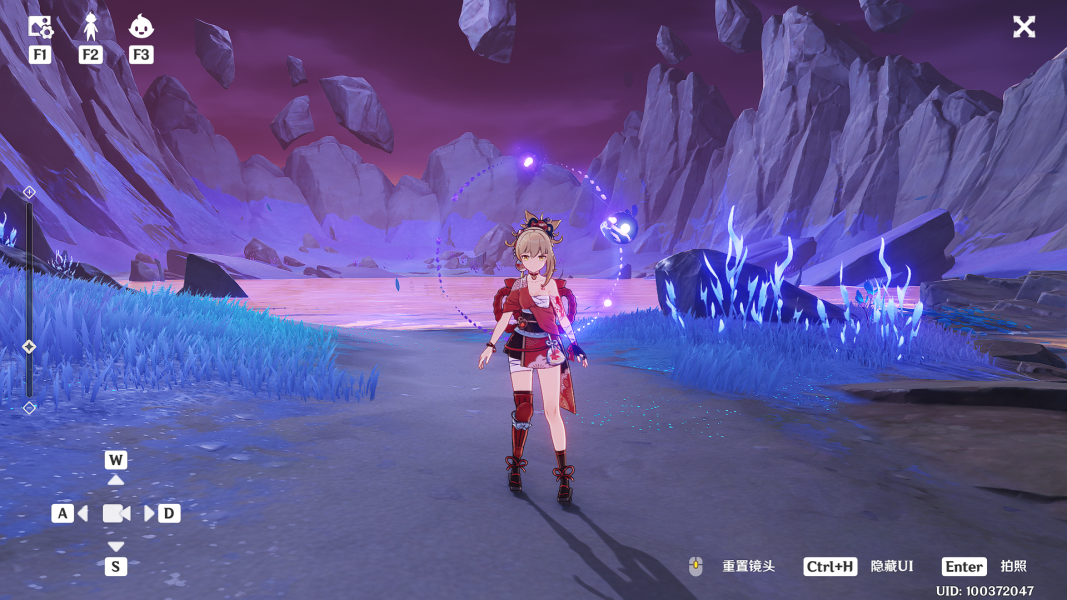
Task: Click the zoom slider's diamond handle
Action: point(29,347)
